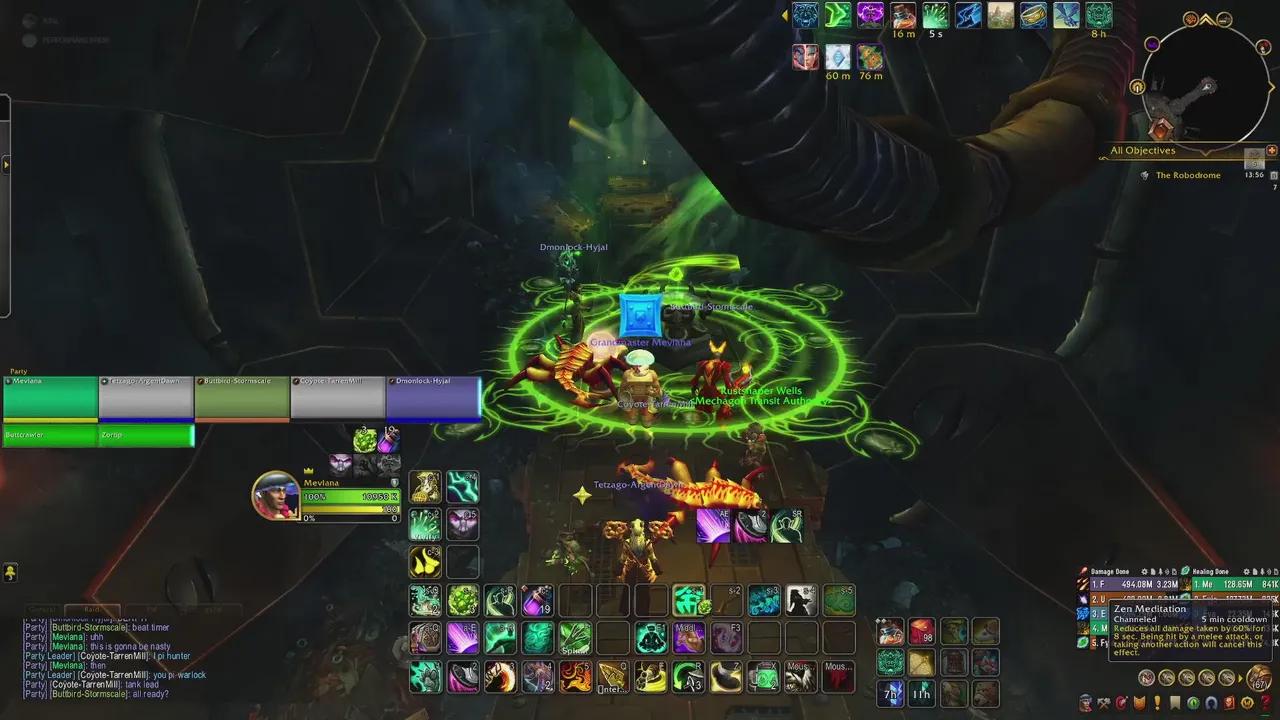Use Spinning Crane Kick on the action bar
Image resolution: width=1280 pixels, height=720 pixels.
coord(574,638)
